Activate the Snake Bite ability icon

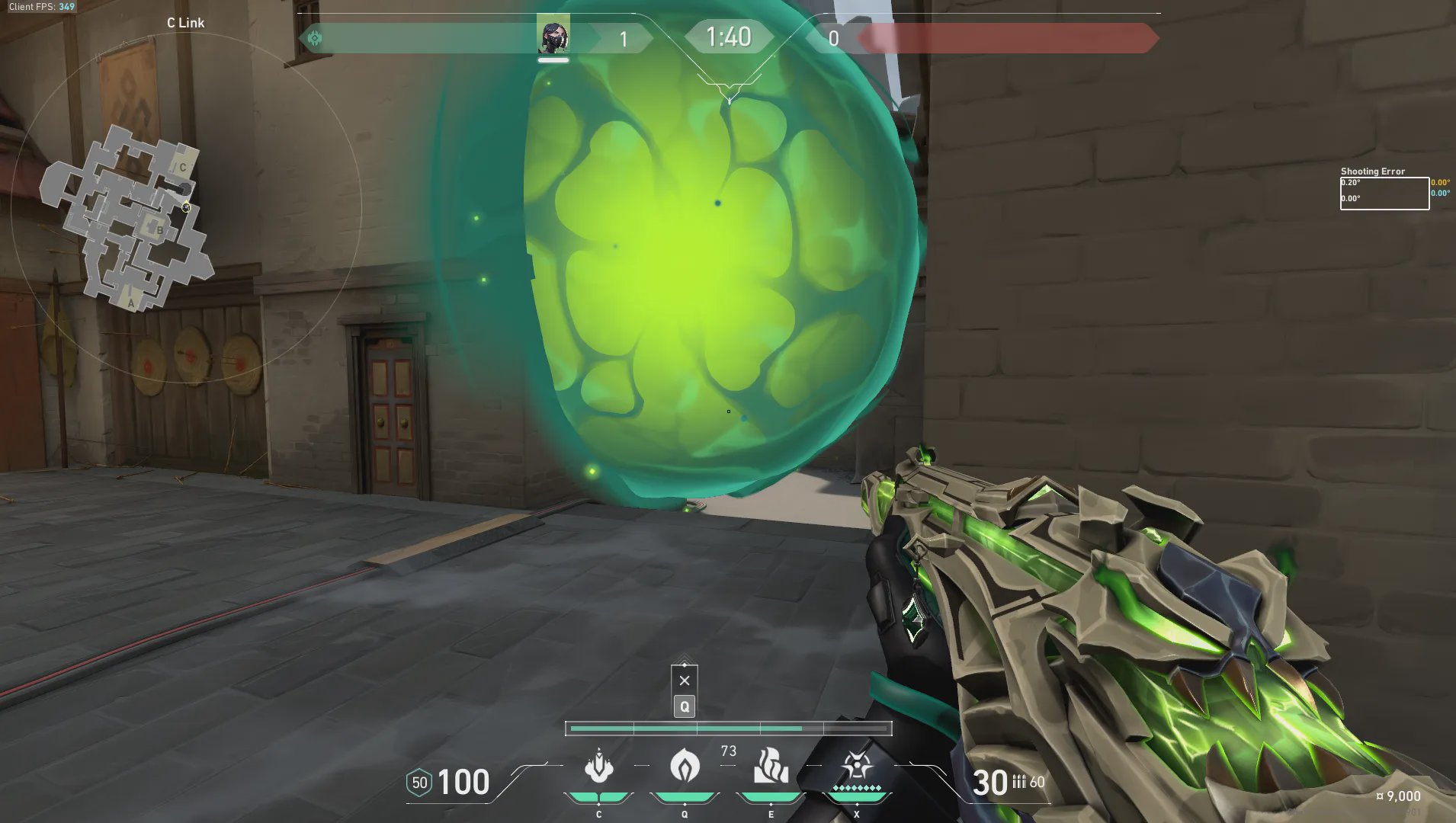pos(598,767)
